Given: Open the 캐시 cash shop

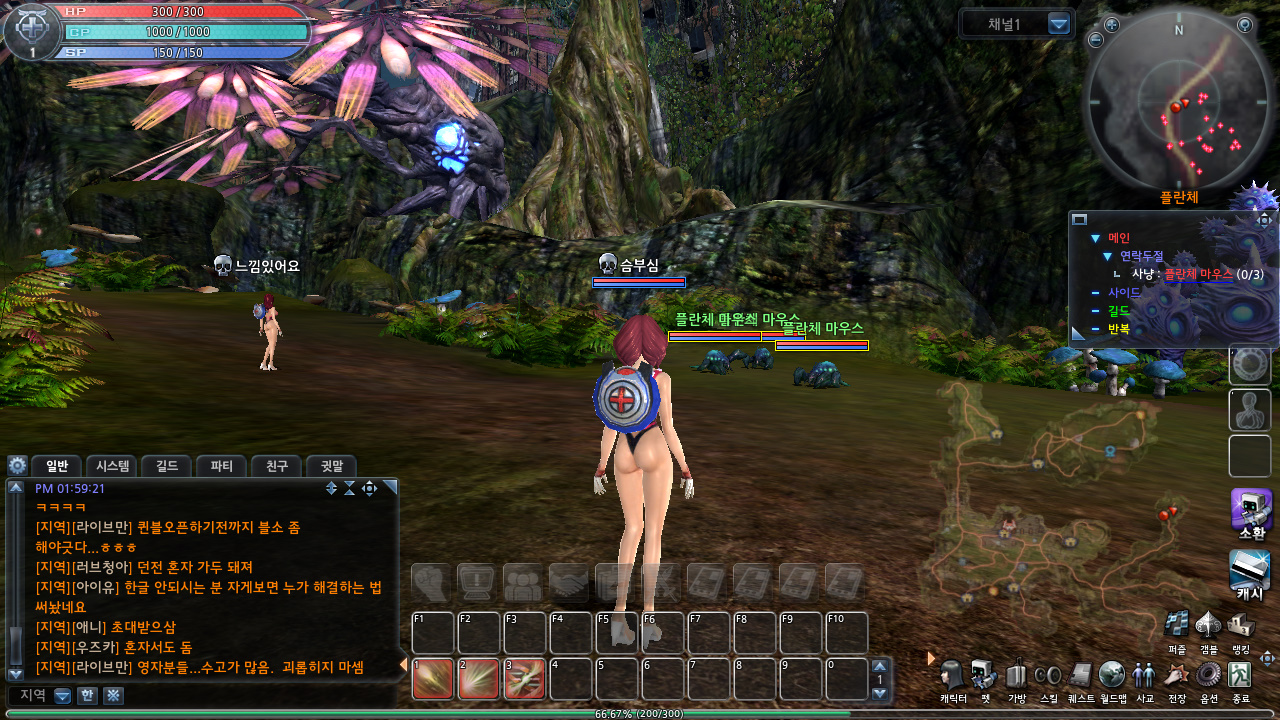Looking at the screenshot, I should (1250, 571).
